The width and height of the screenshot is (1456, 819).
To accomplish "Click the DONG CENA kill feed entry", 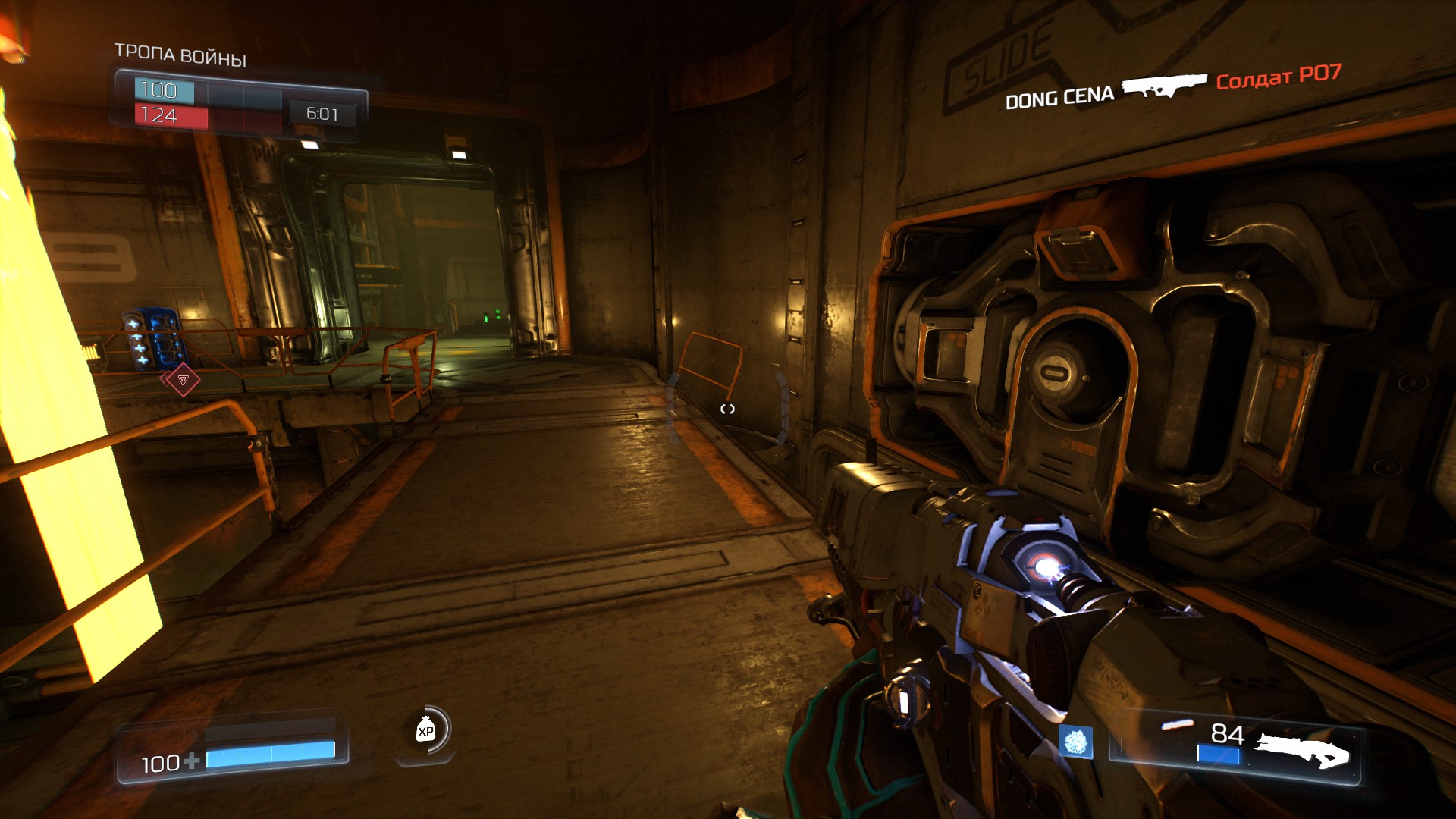I will 1059,98.
